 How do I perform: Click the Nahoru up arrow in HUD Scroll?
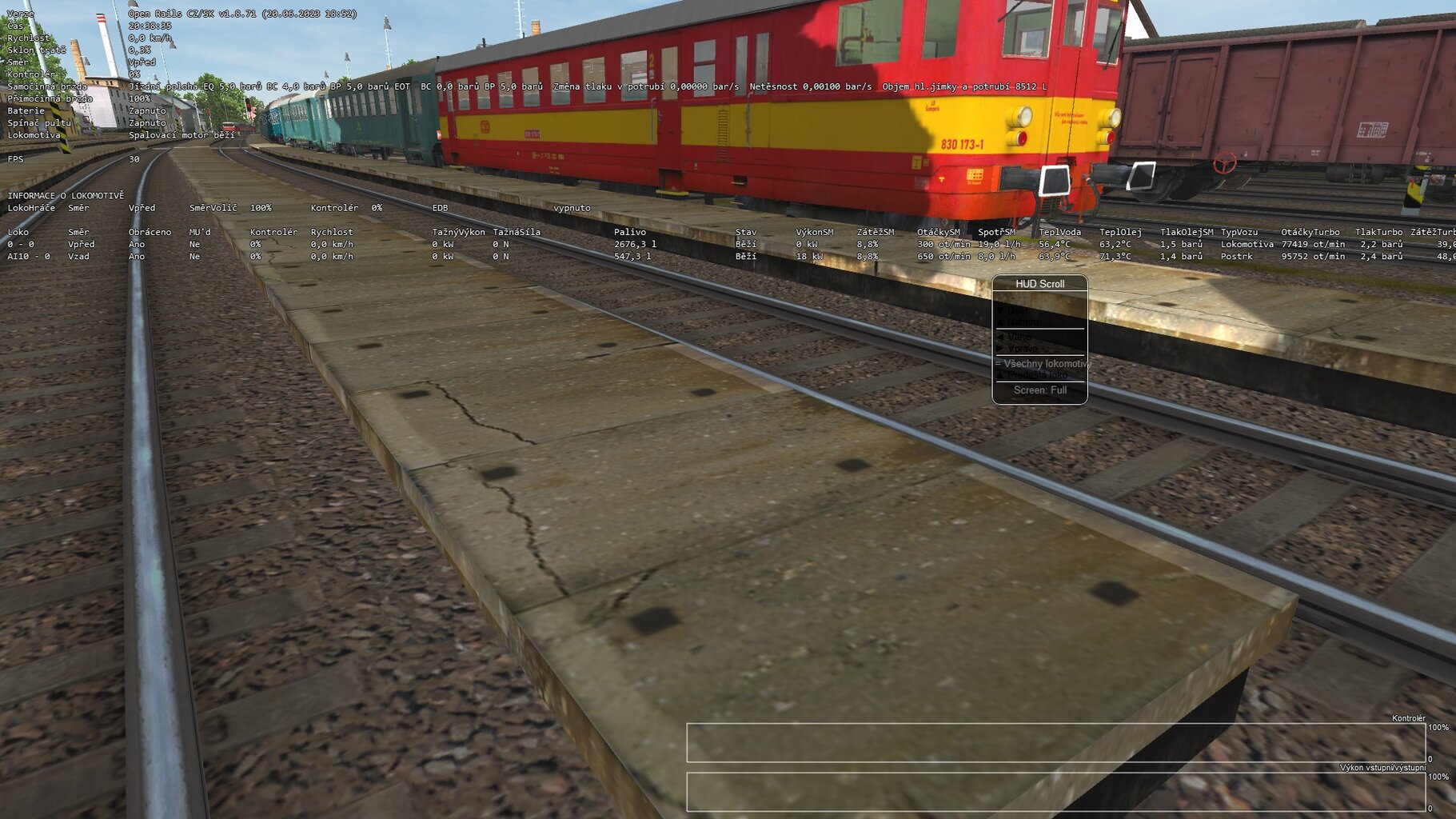1000,322
